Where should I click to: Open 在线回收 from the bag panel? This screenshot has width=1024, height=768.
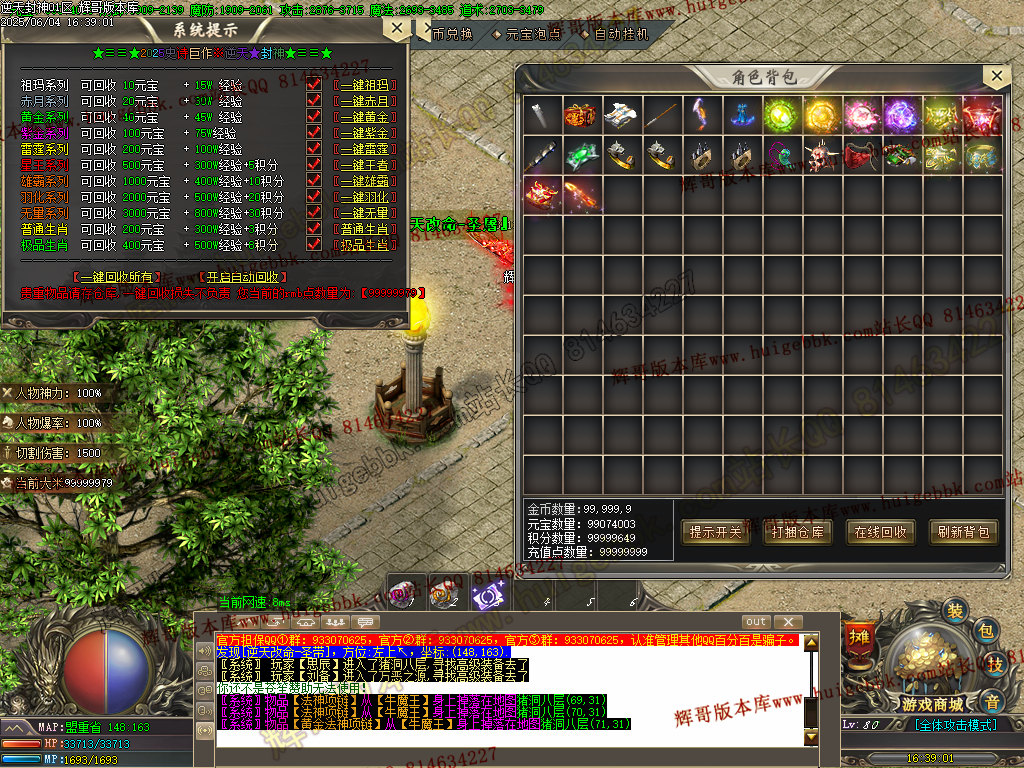coord(880,532)
